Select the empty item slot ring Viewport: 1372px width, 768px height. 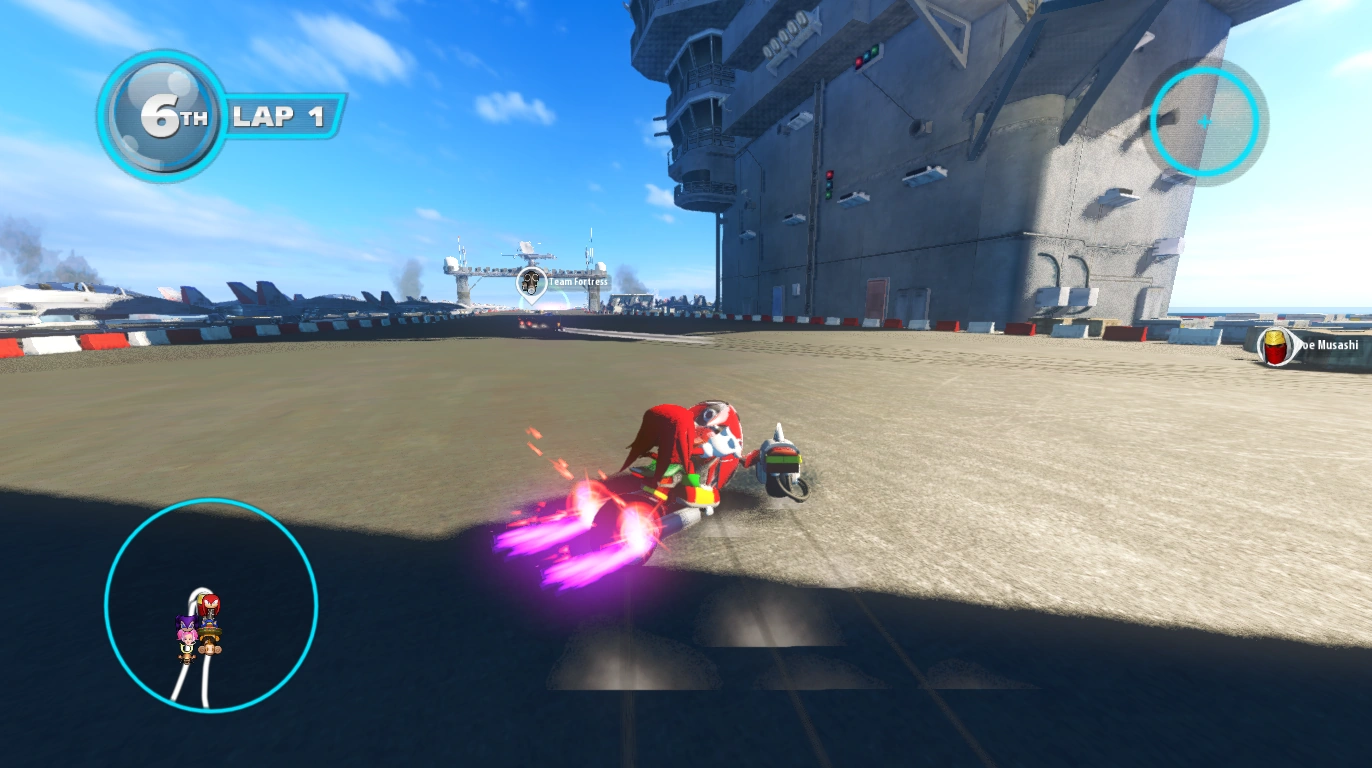coord(1204,122)
